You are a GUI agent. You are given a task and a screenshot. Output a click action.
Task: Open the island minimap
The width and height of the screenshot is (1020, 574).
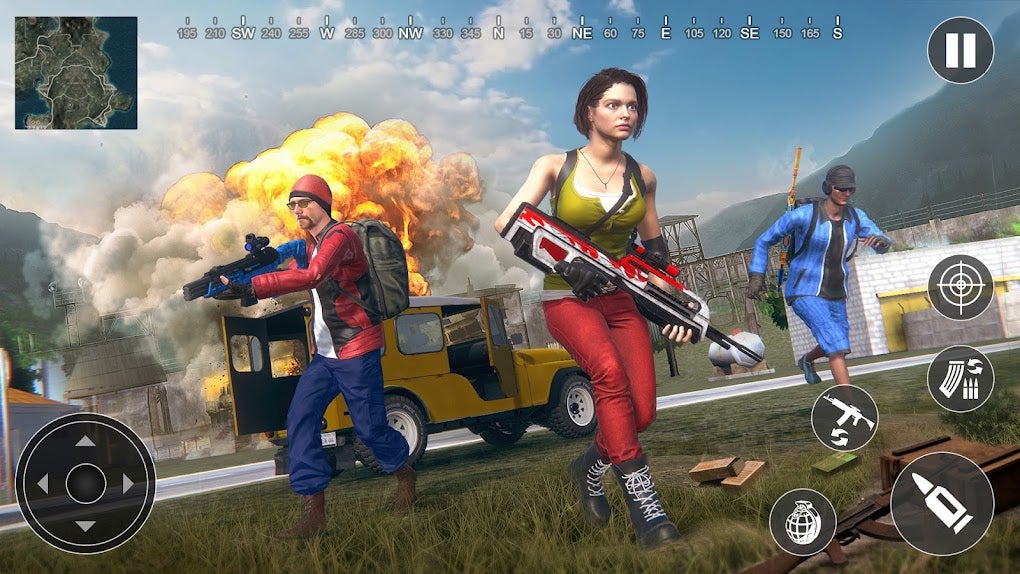(x=76, y=73)
